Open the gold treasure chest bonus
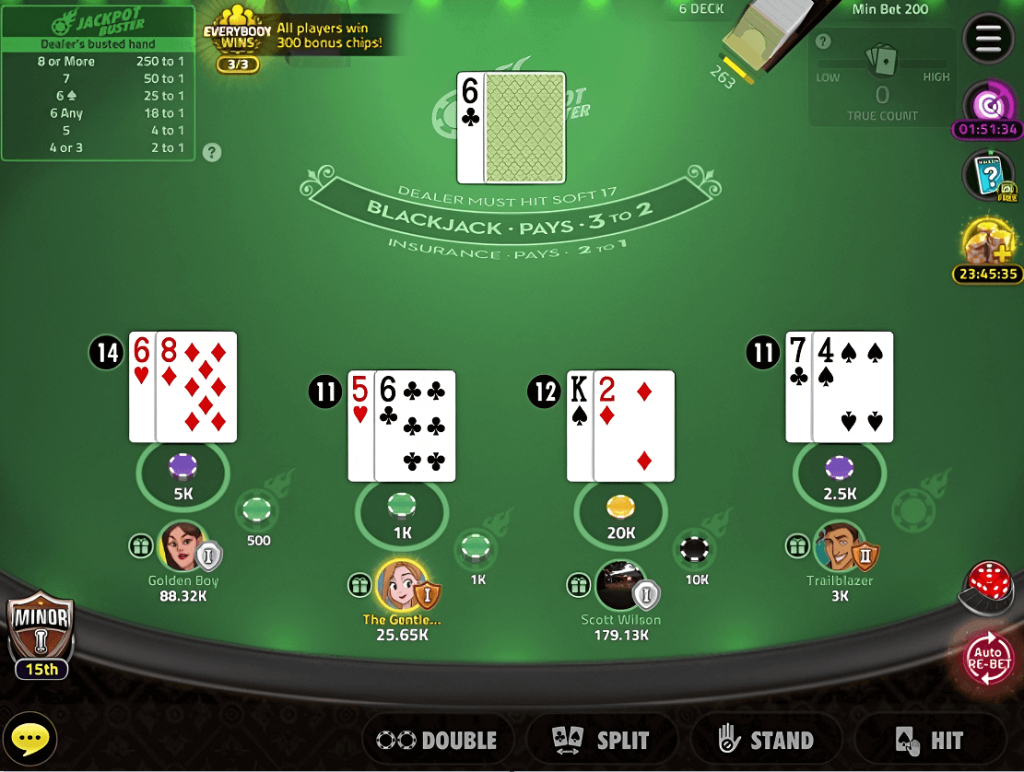This screenshot has height=772, width=1024. [x=987, y=242]
